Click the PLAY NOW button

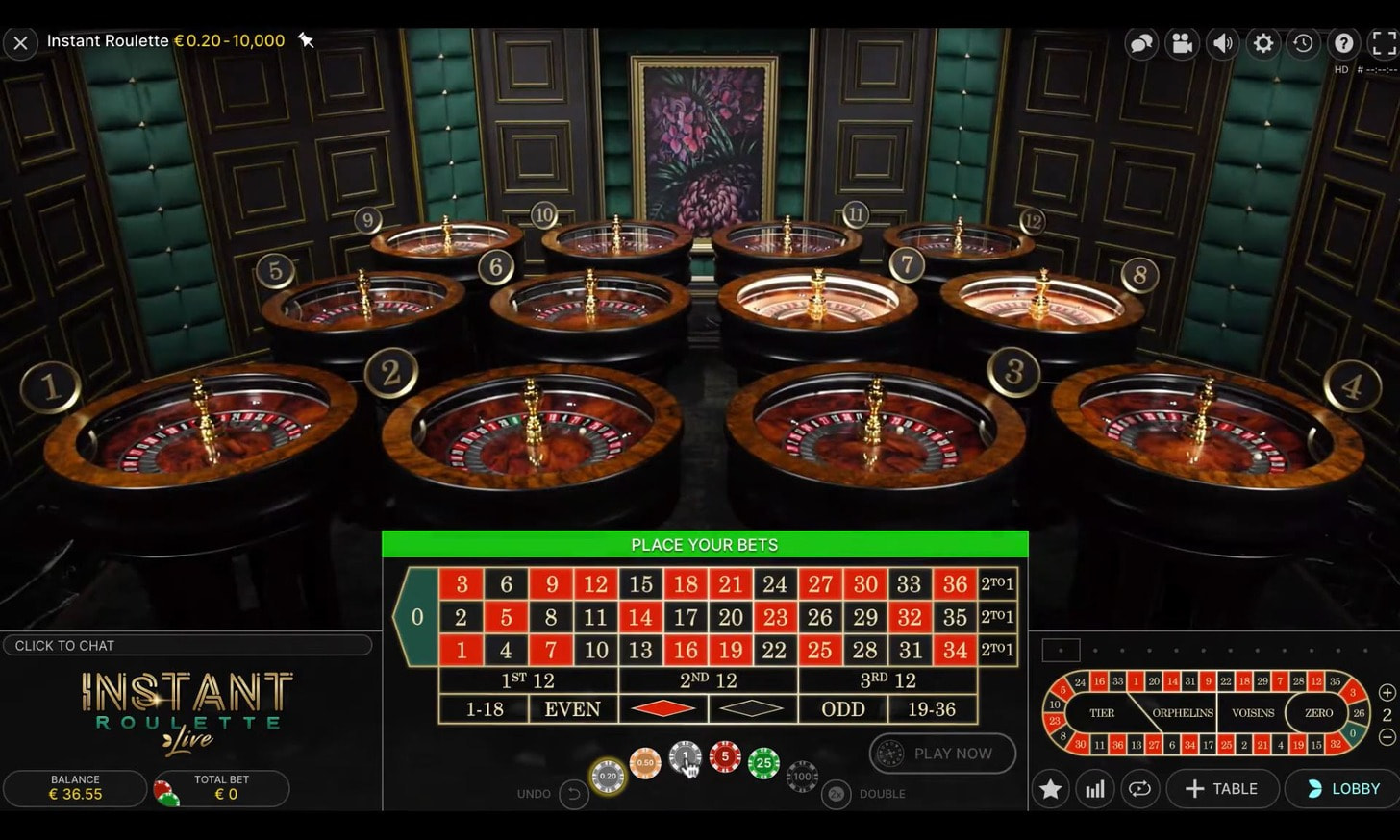coord(942,754)
